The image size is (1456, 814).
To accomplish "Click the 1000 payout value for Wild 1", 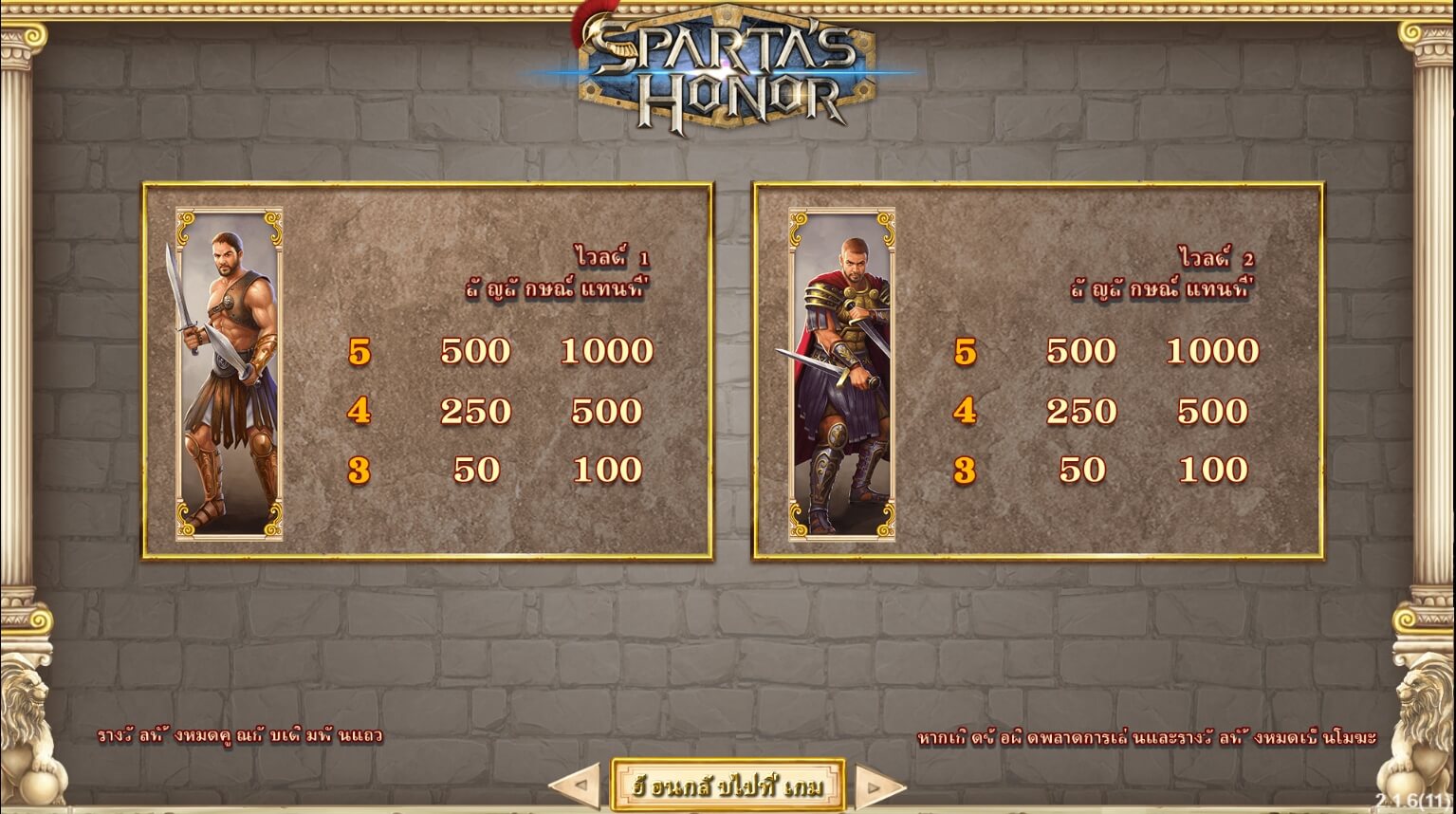I will 608,351.
